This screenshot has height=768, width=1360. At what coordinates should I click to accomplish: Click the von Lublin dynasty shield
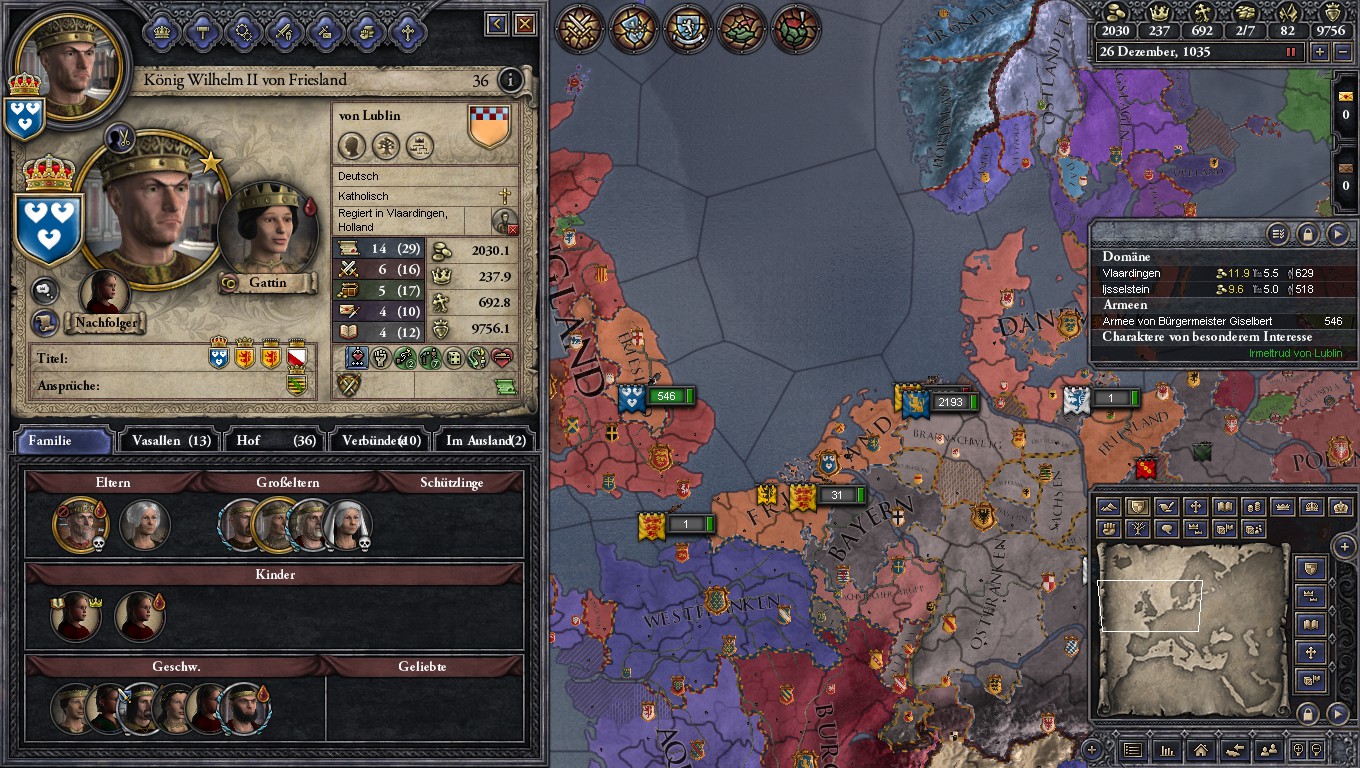(x=489, y=126)
